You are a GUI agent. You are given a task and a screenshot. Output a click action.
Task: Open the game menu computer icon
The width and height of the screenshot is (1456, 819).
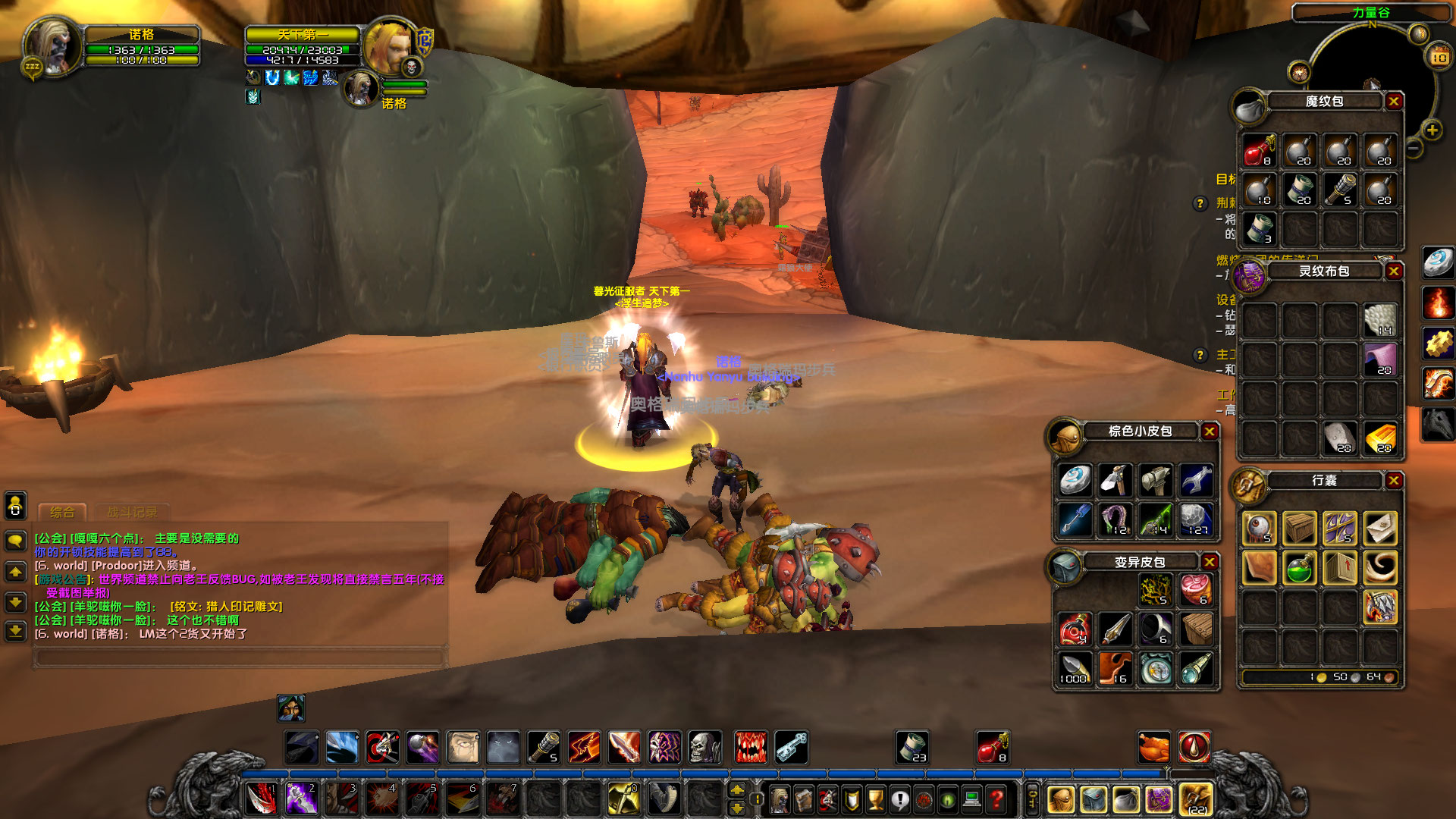pos(972,799)
